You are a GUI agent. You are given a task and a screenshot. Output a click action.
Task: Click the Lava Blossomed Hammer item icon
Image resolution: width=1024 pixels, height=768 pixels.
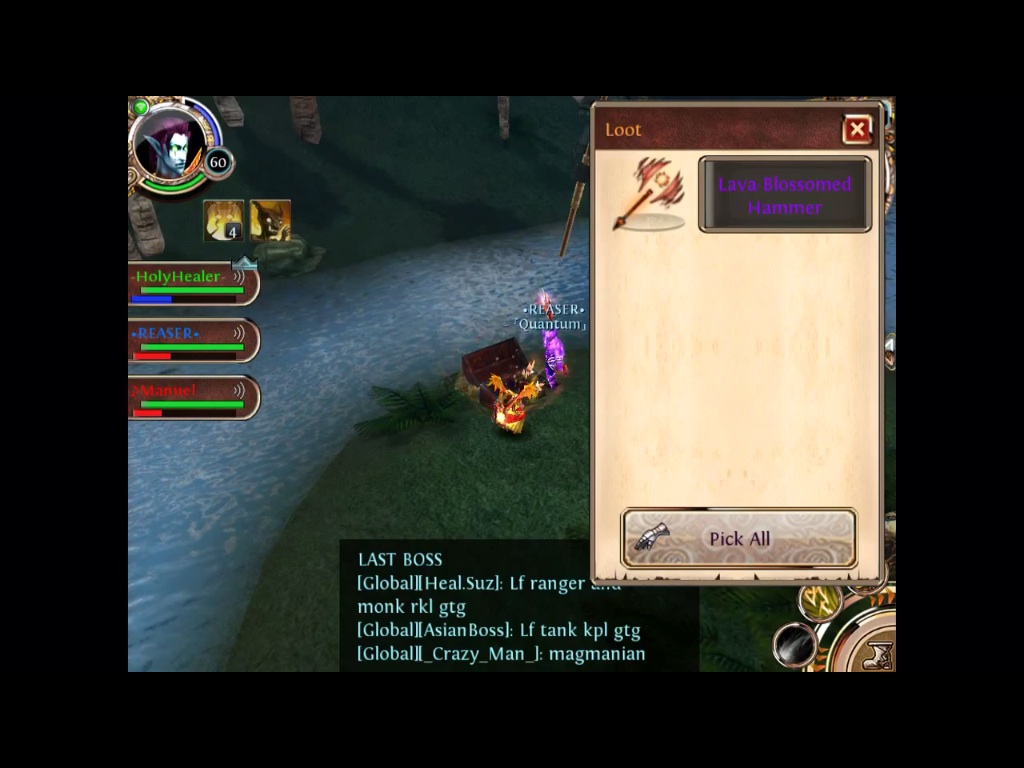(650, 194)
